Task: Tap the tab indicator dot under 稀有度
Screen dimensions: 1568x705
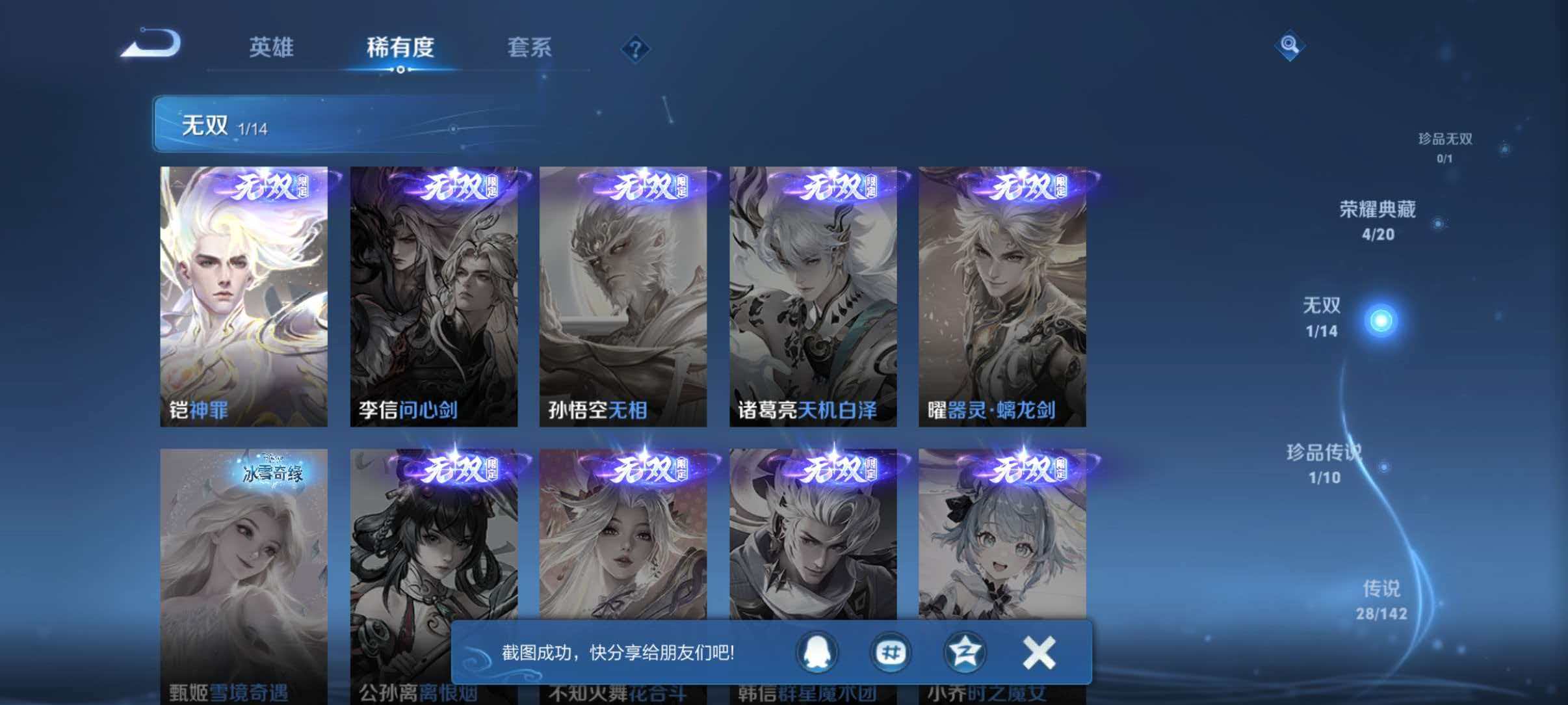Action: point(401,70)
